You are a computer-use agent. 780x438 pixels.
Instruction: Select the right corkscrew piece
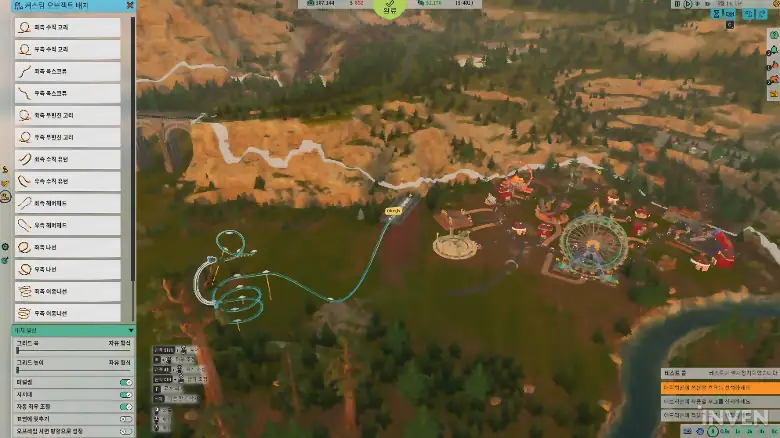[68, 93]
